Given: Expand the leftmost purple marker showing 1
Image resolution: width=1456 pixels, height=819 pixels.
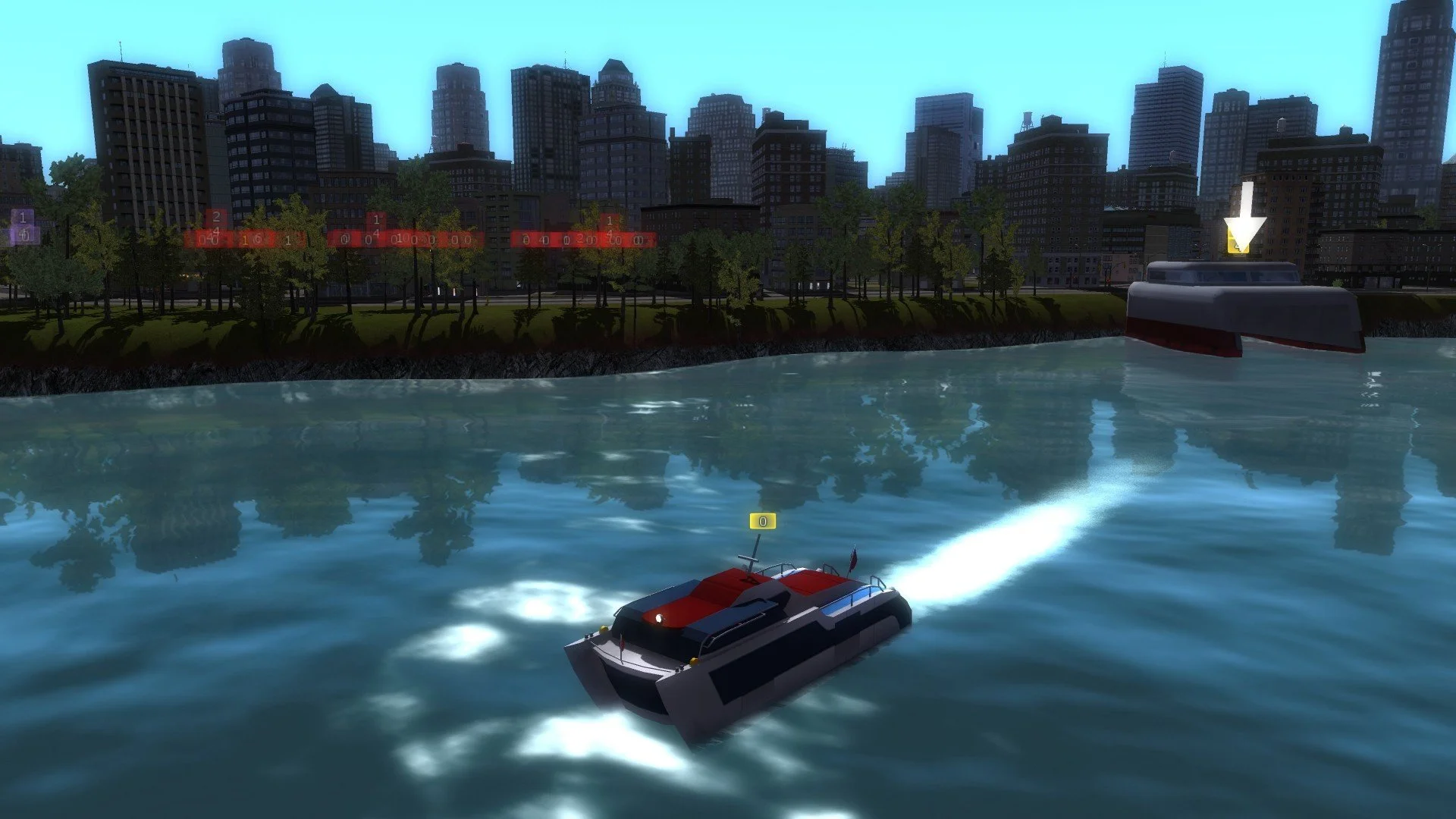Looking at the screenshot, I should point(23,218).
